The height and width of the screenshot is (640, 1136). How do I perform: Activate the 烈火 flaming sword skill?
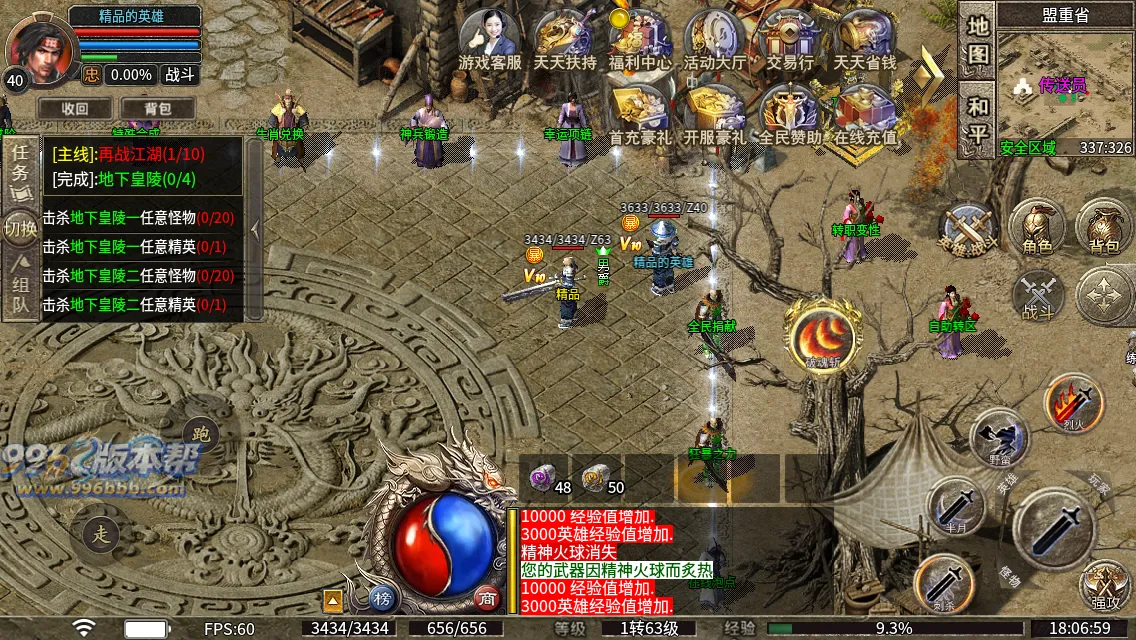[1074, 403]
